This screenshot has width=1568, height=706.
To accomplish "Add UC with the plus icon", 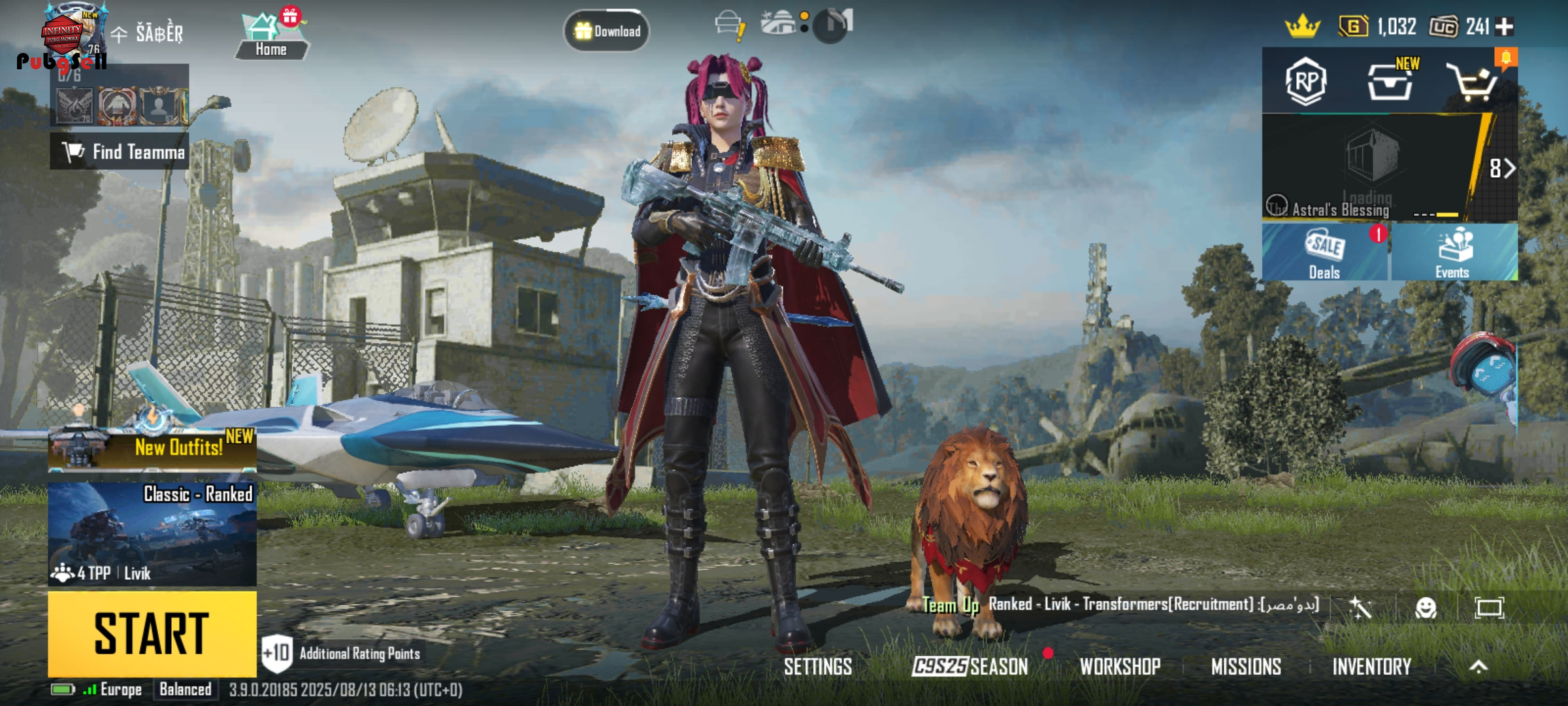I will coord(1505,27).
